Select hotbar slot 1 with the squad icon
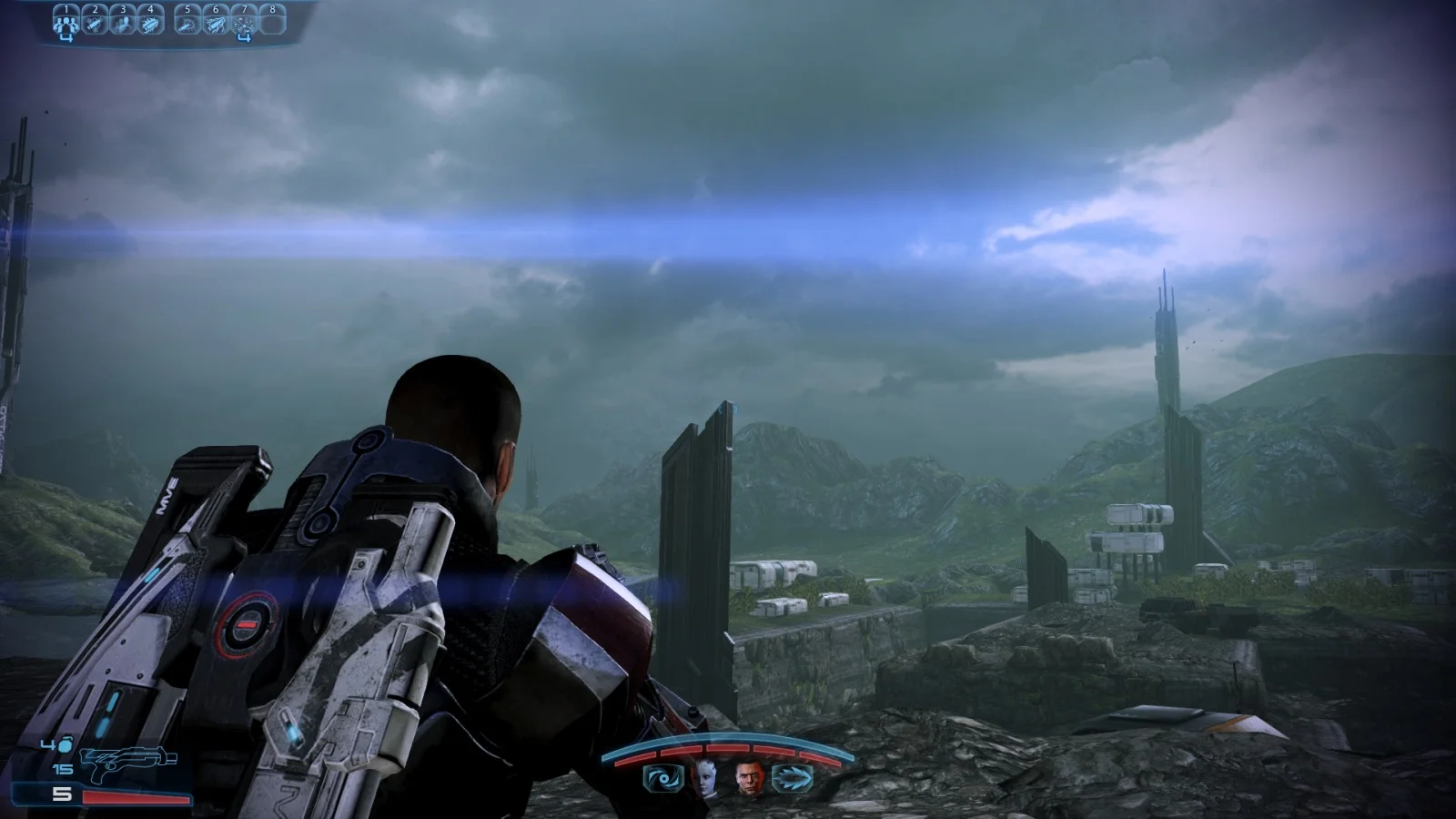 tap(66, 22)
